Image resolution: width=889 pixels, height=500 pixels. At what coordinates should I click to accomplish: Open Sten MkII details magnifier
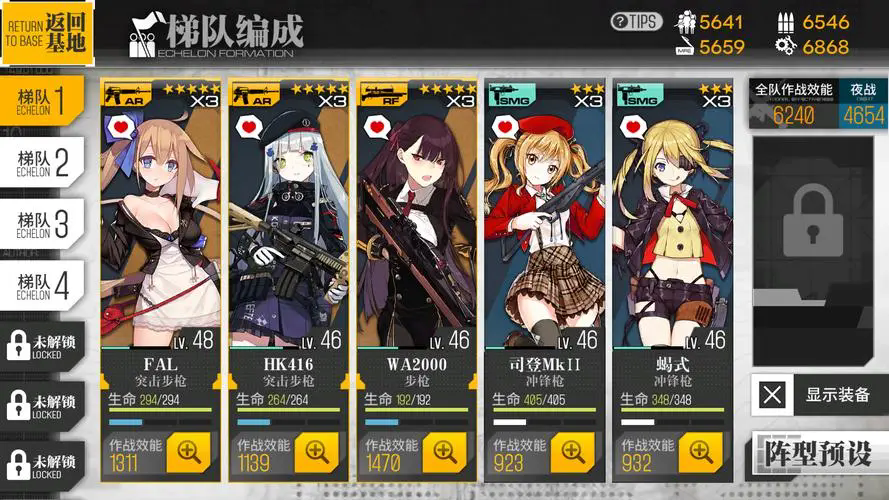[x=572, y=453]
